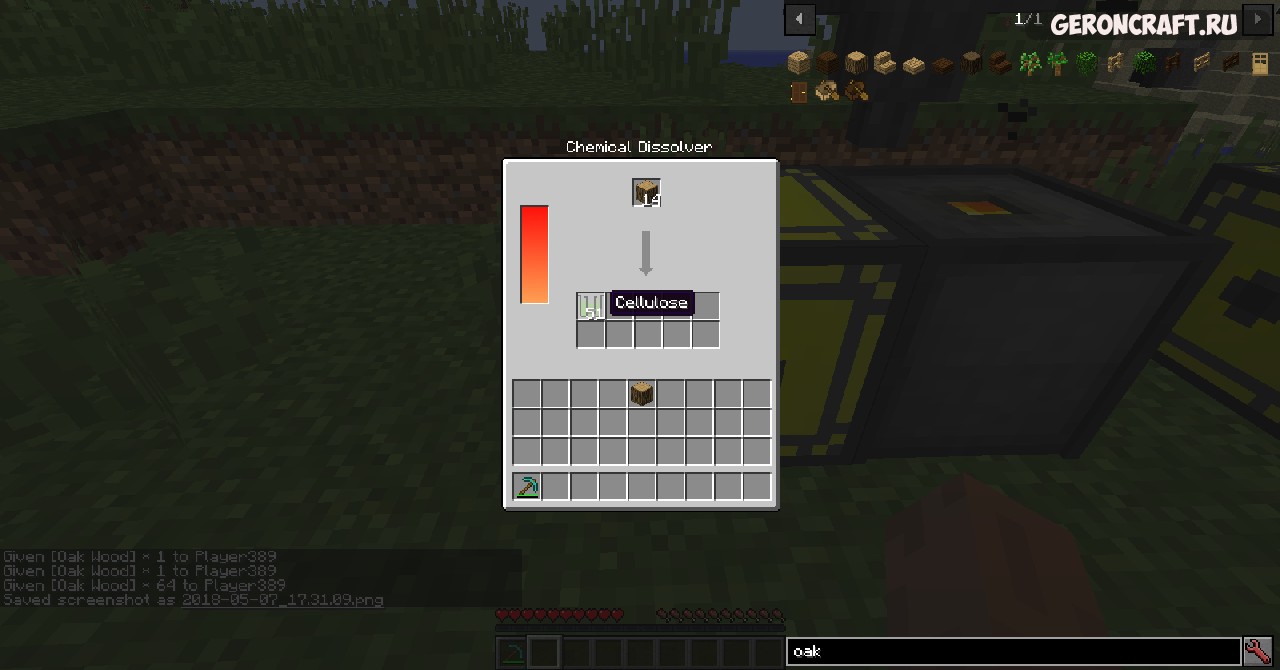Viewport: 1280px width, 670px height.
Task: Select the light oak boat in the item list
Action: pos(827,93)
